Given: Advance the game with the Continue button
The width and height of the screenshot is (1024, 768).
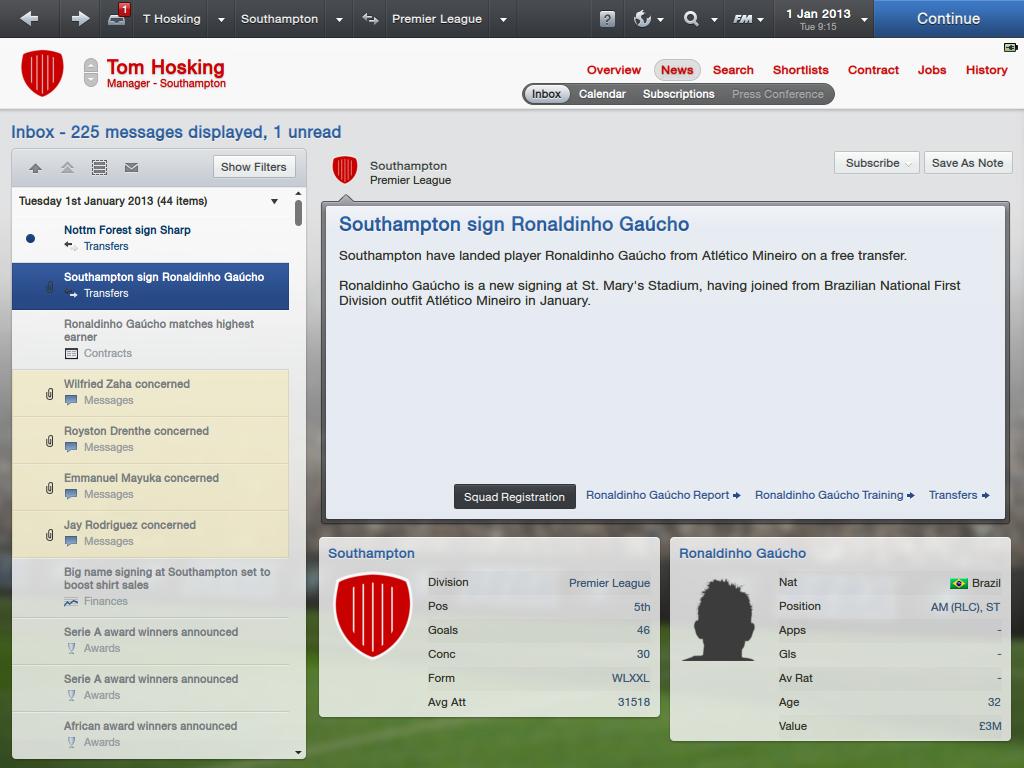Looking at the screenshot, I should click(x=948, y=18).
